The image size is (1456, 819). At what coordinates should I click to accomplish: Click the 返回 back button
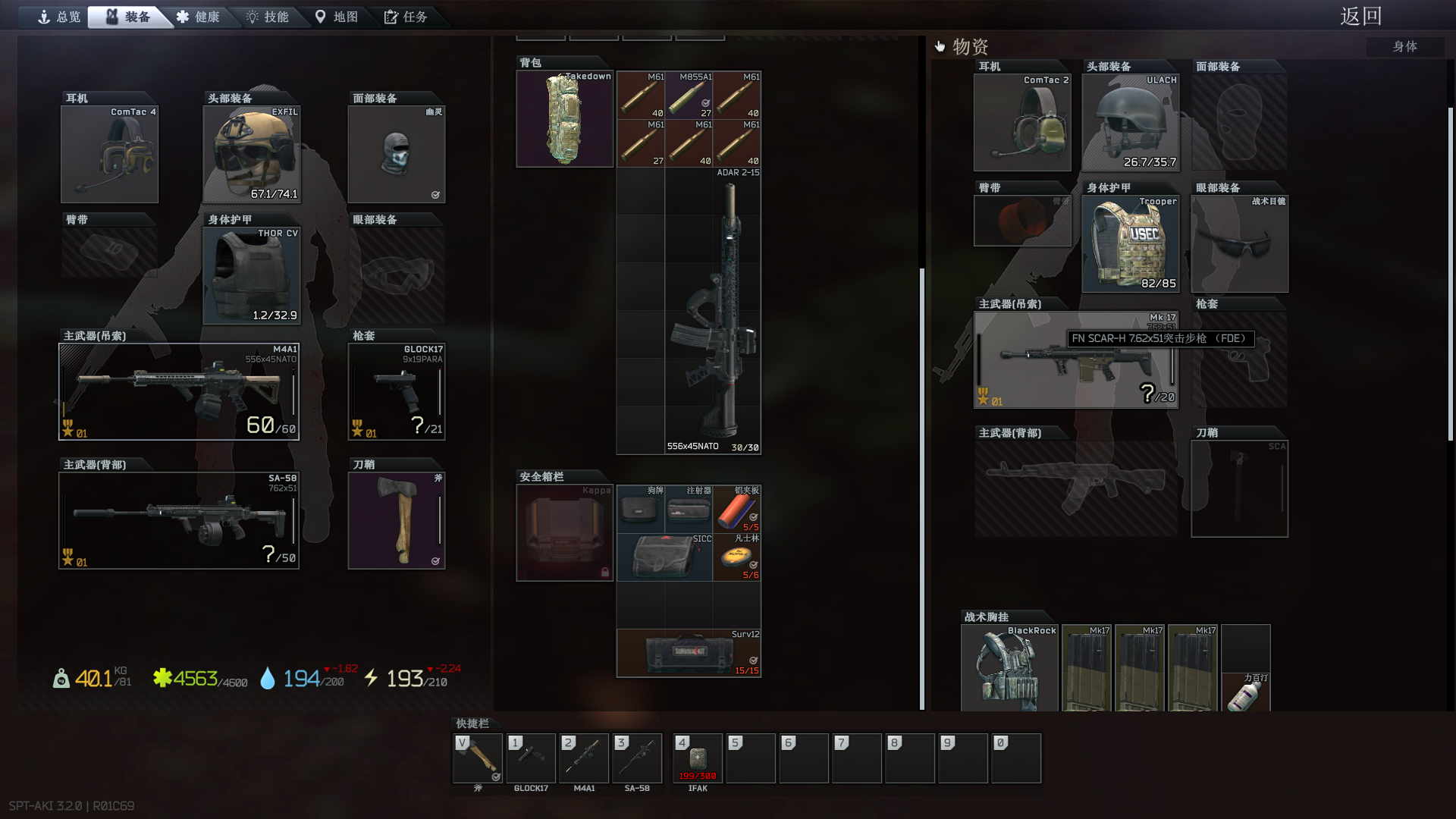point(1360,16)
